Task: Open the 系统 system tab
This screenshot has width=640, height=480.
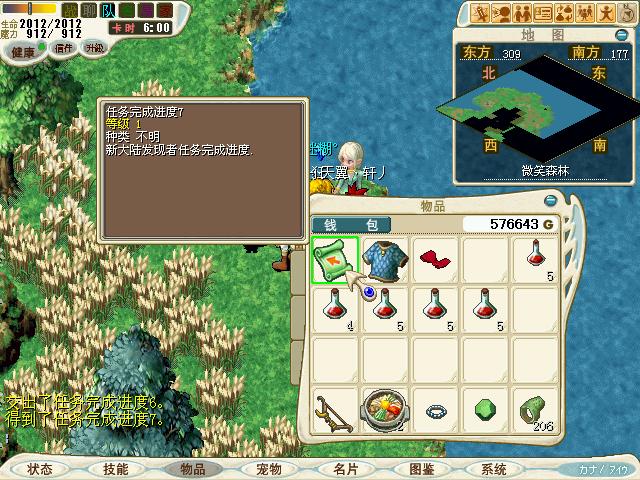Action: (x=494, y=468)
